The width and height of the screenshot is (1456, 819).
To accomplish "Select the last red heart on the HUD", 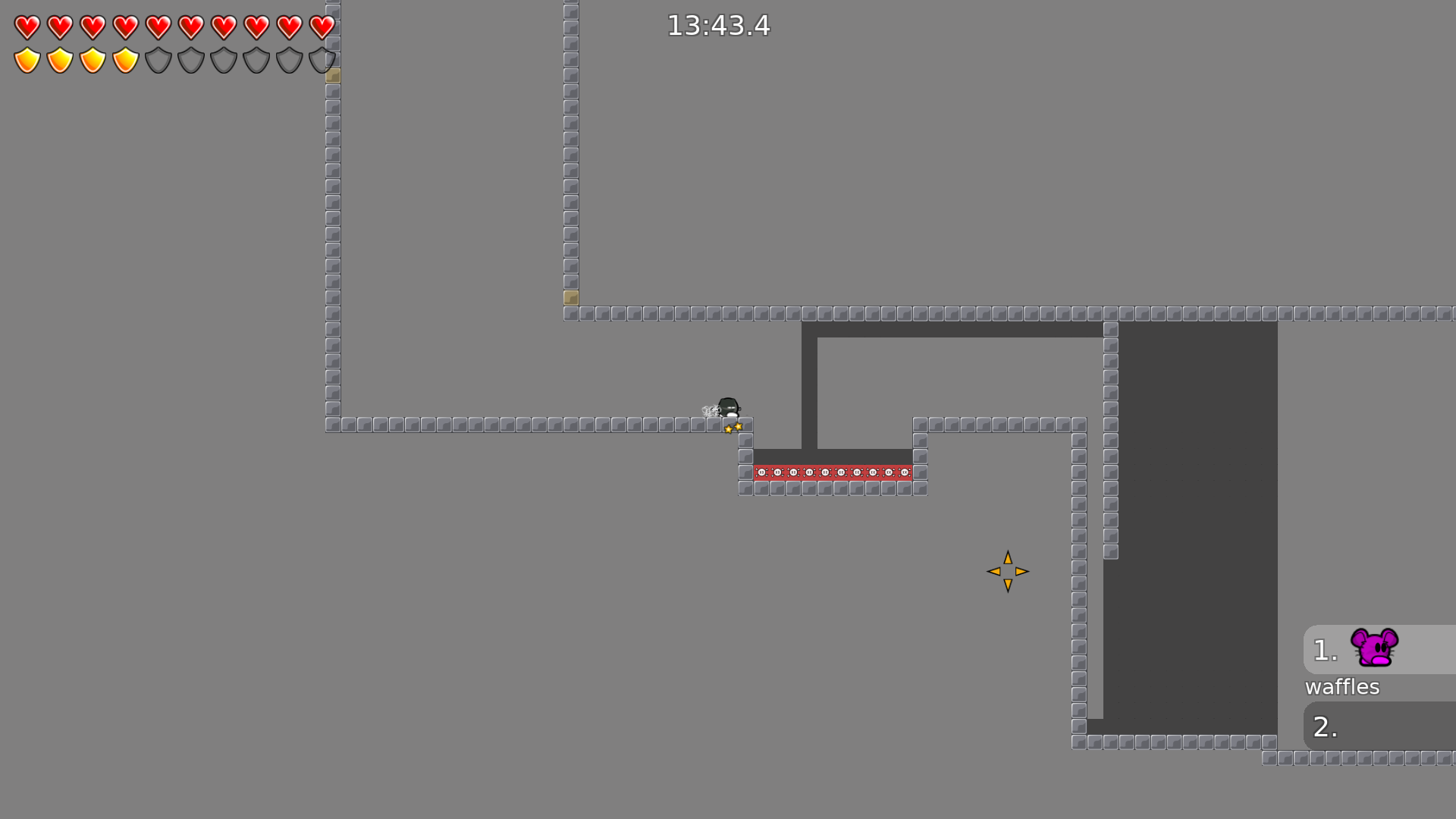I will [x=322, y=27].
